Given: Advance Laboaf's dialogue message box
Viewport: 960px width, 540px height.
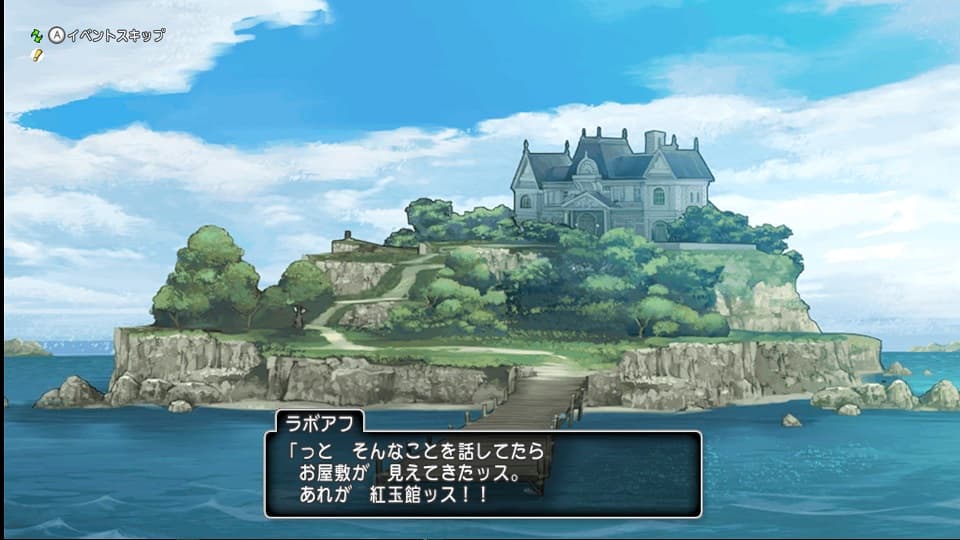Looking at the screenshot, I should (482, 472).
